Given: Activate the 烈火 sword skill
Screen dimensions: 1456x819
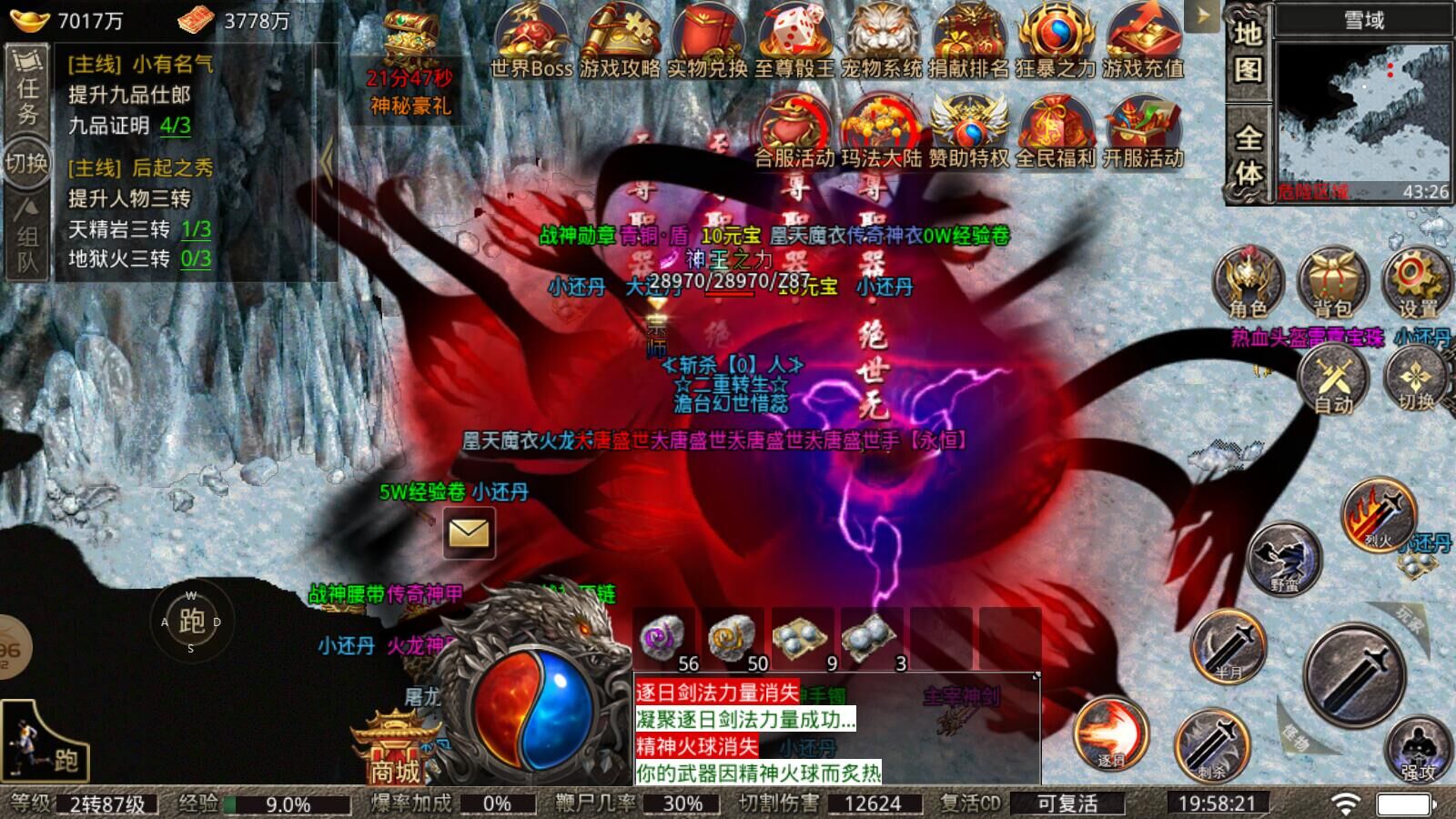Looking at the screenshot, I should pos(1379,516).
